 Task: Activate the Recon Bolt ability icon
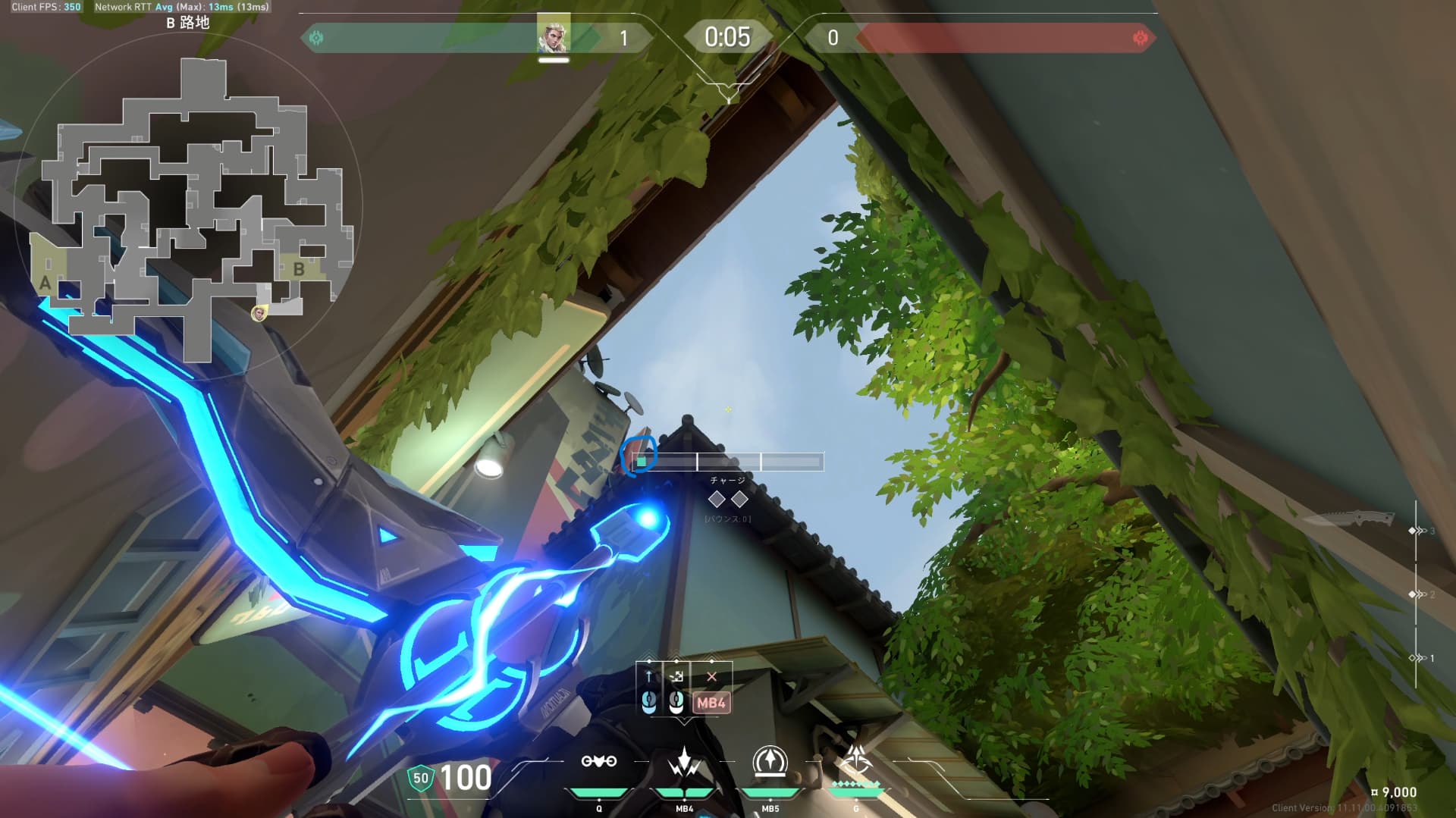click(x=770, y=762)
